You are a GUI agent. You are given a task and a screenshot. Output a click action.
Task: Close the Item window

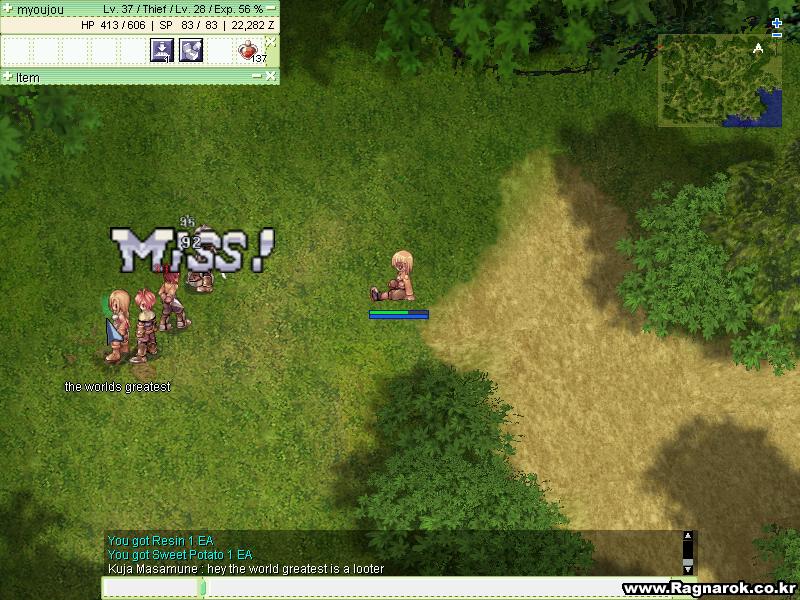click(270, 77)
